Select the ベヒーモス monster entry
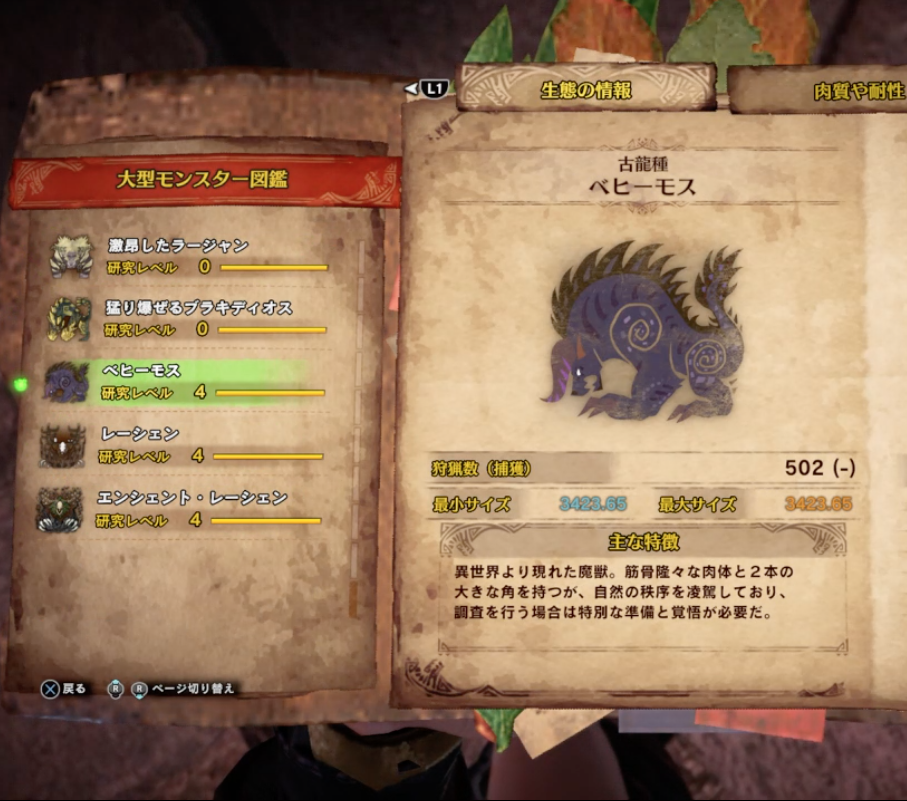 pyautogui.click(x=185, y=381)
